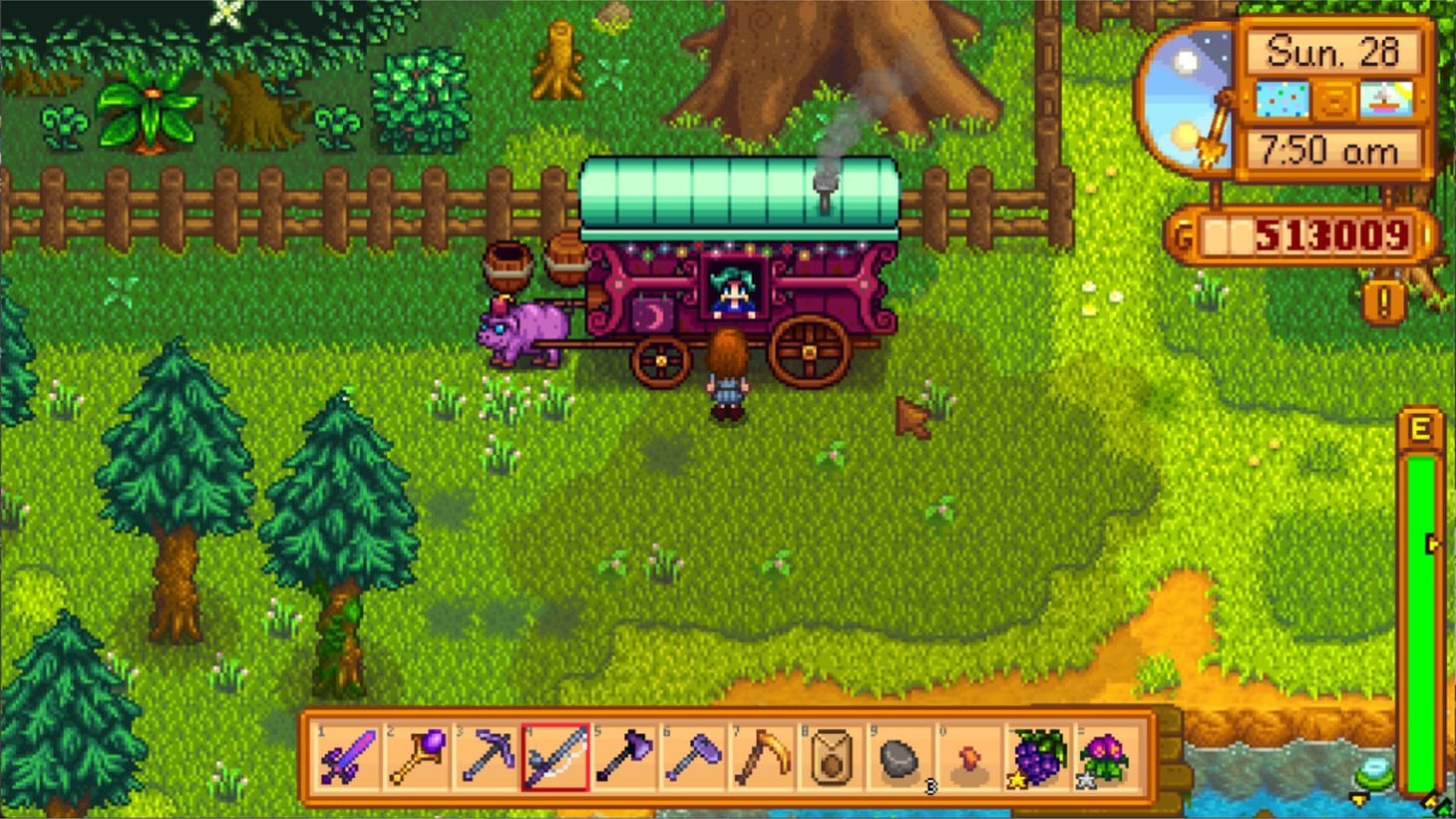Select the Galaxy Sword in slot 1
The width and height of the screenshot is (1456, 819).
346,760
